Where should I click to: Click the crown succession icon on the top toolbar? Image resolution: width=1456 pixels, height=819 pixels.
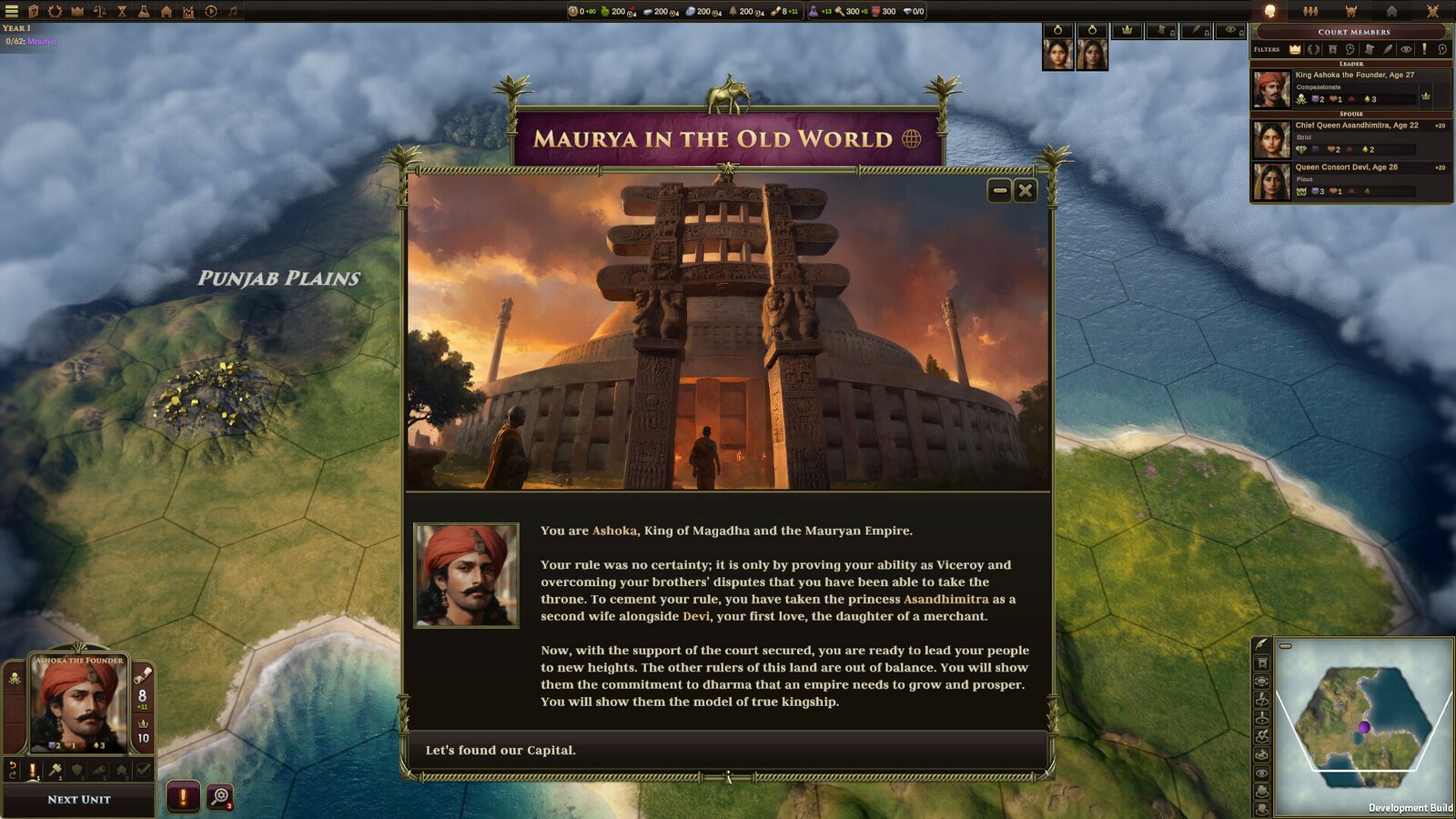[x=76, y=12]
